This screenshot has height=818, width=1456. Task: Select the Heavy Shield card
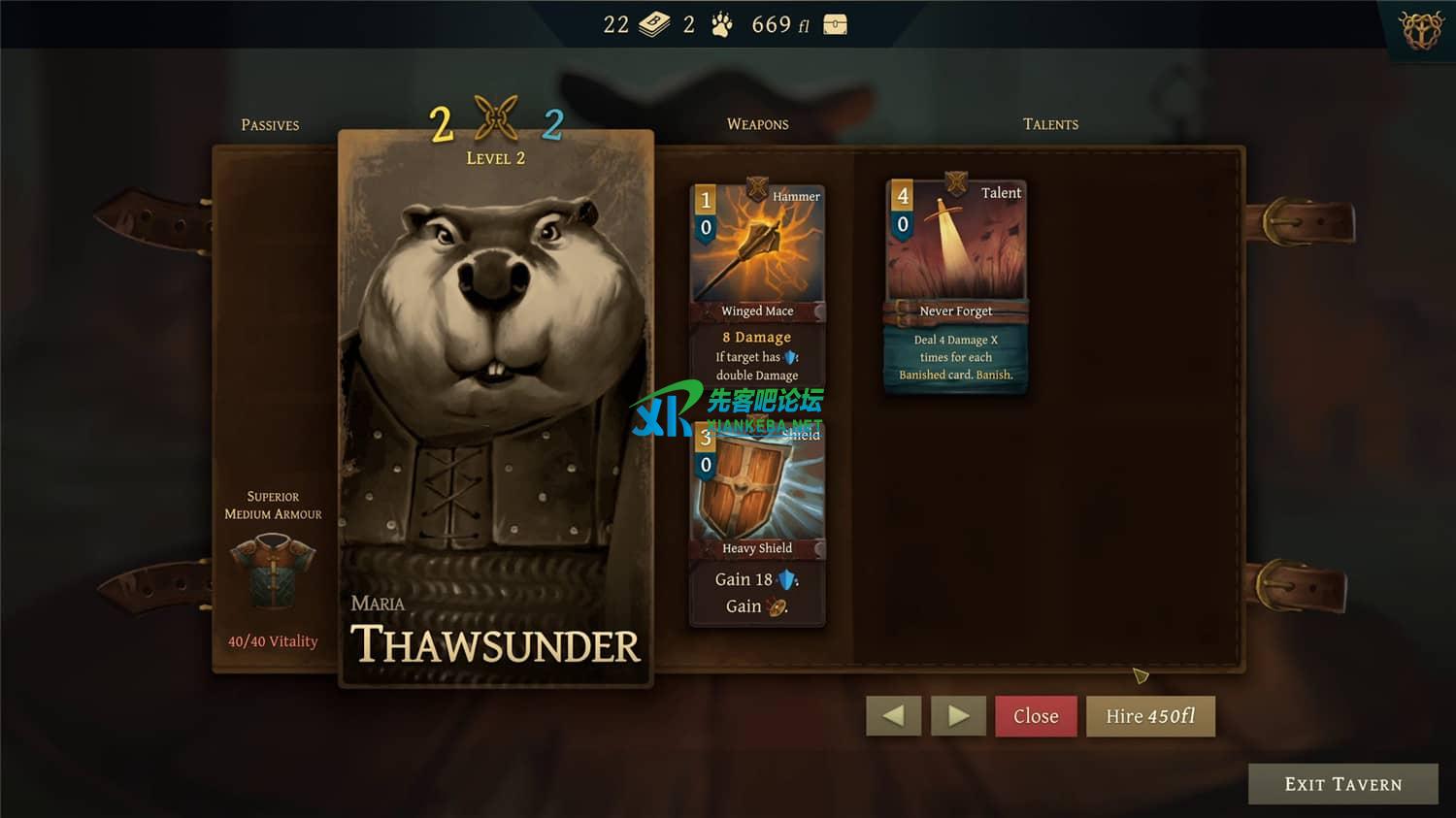pos(757,524)
